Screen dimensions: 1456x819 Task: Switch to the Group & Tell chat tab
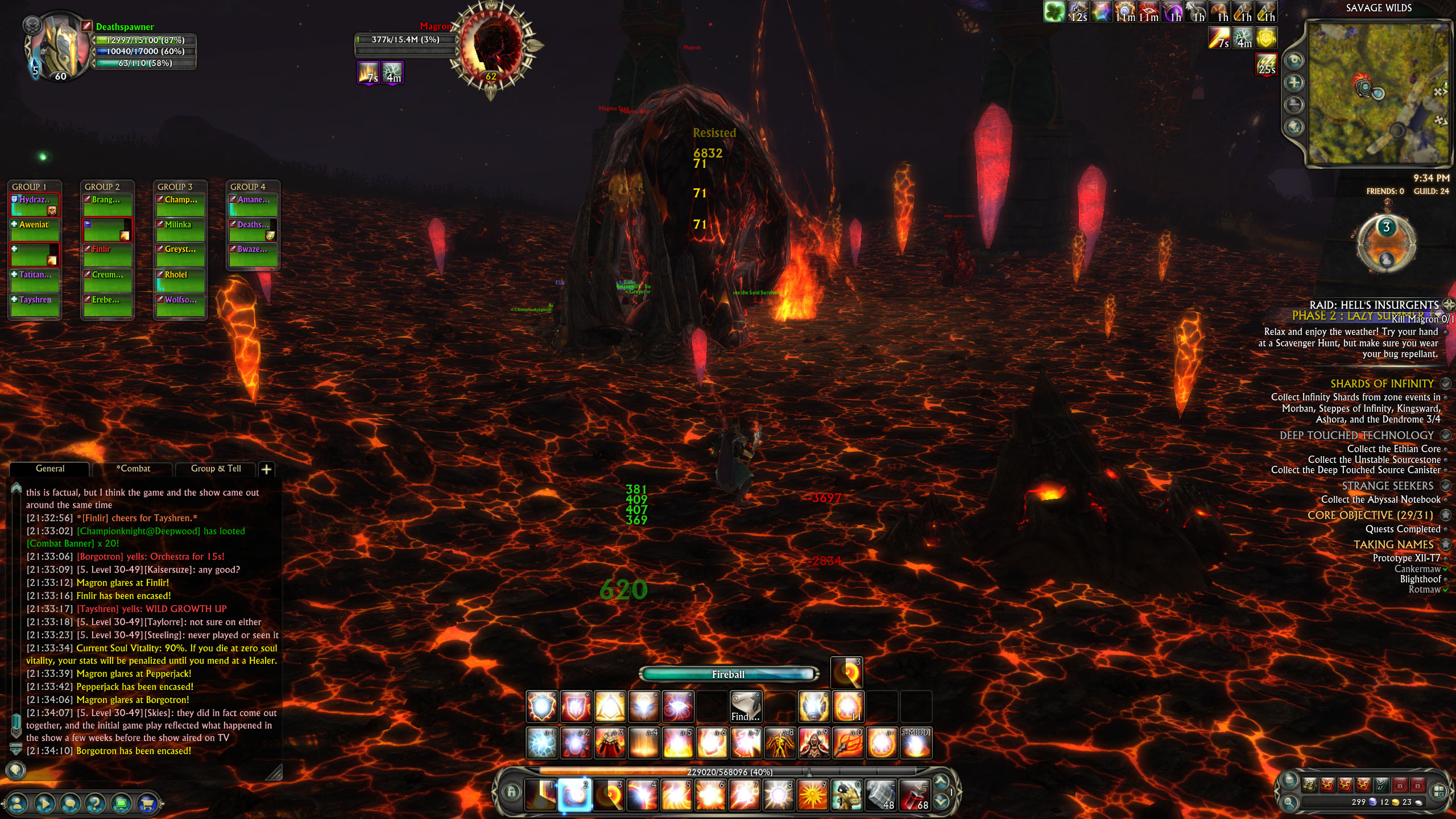[x=217, y=469]
